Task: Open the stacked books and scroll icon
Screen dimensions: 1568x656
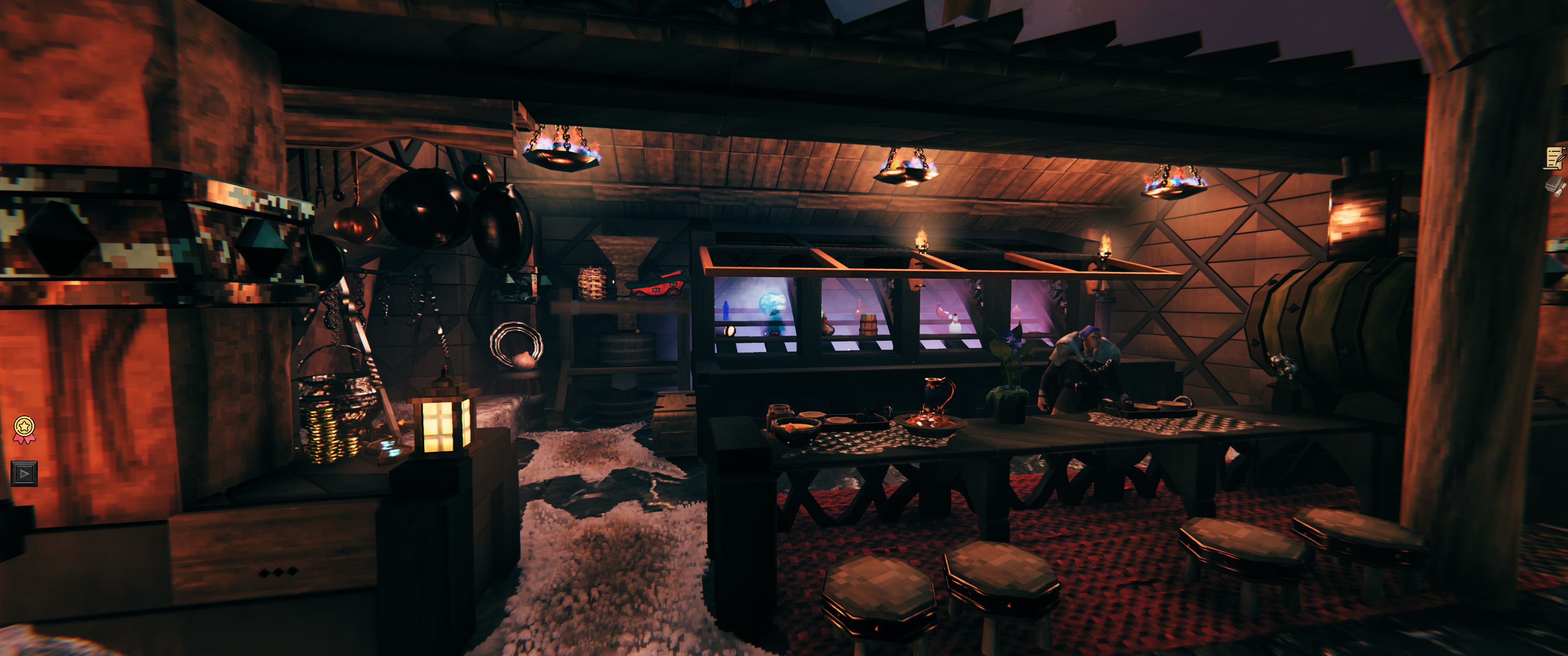Action: (1556, 185)
